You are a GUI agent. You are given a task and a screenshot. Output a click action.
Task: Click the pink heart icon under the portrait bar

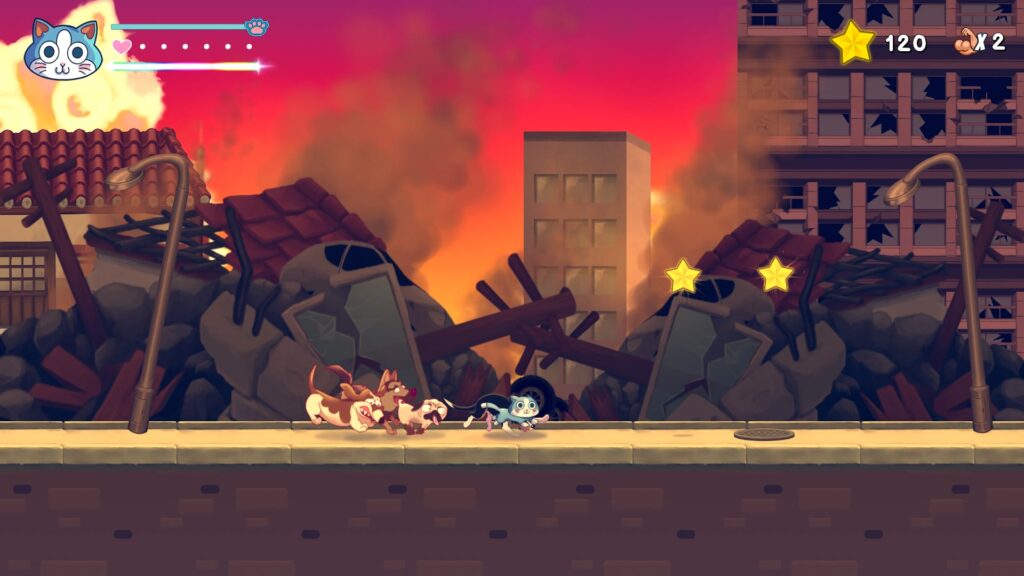(121, 46)
